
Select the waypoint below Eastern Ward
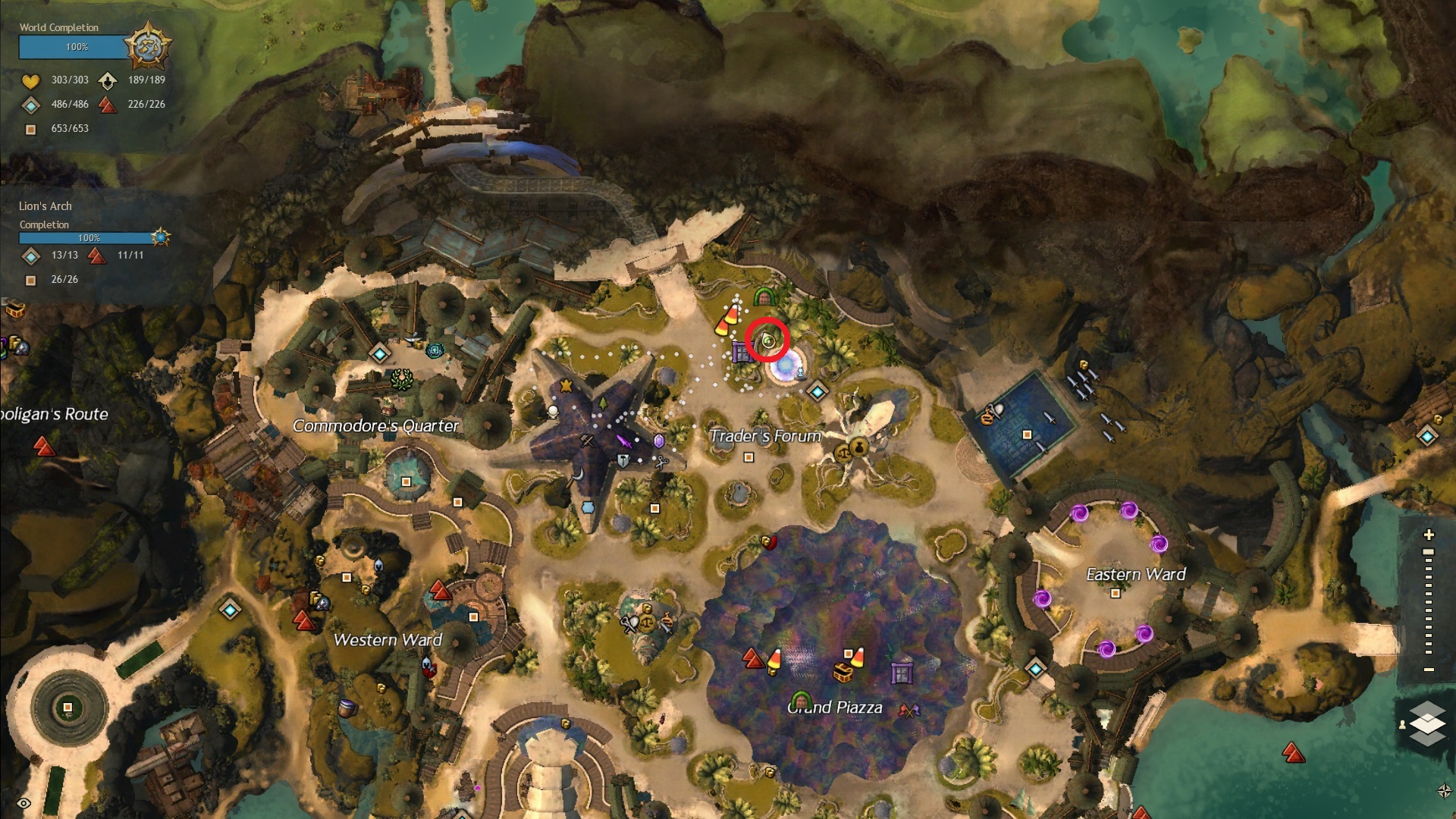point(1036,668)
